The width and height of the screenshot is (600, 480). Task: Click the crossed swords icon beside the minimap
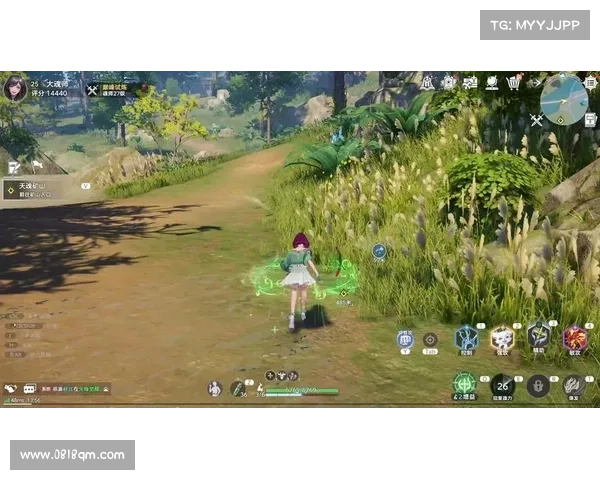(x=536, y=120)
